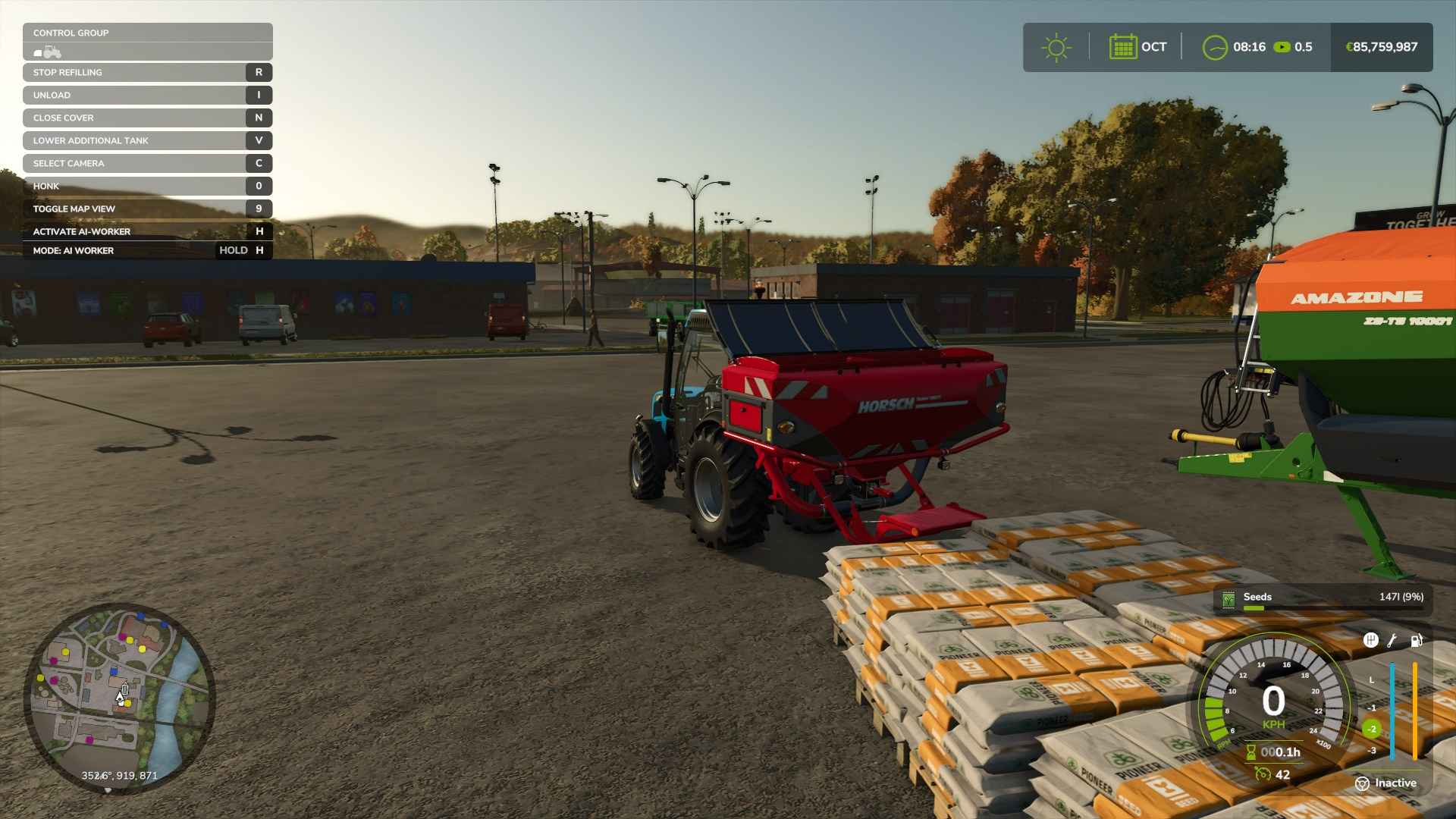
Task: Click the gearbox icon above the speedometer
Action: tap(1370, 640)
